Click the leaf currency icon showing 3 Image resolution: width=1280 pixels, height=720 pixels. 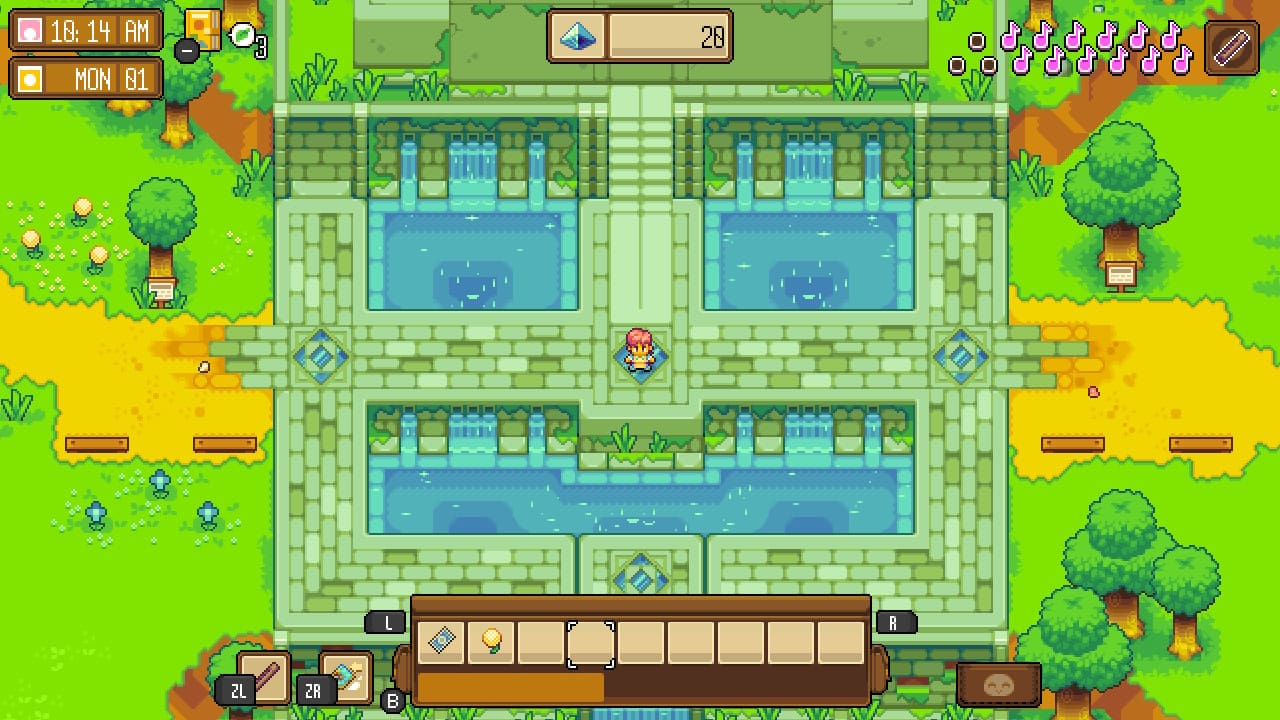240,33
